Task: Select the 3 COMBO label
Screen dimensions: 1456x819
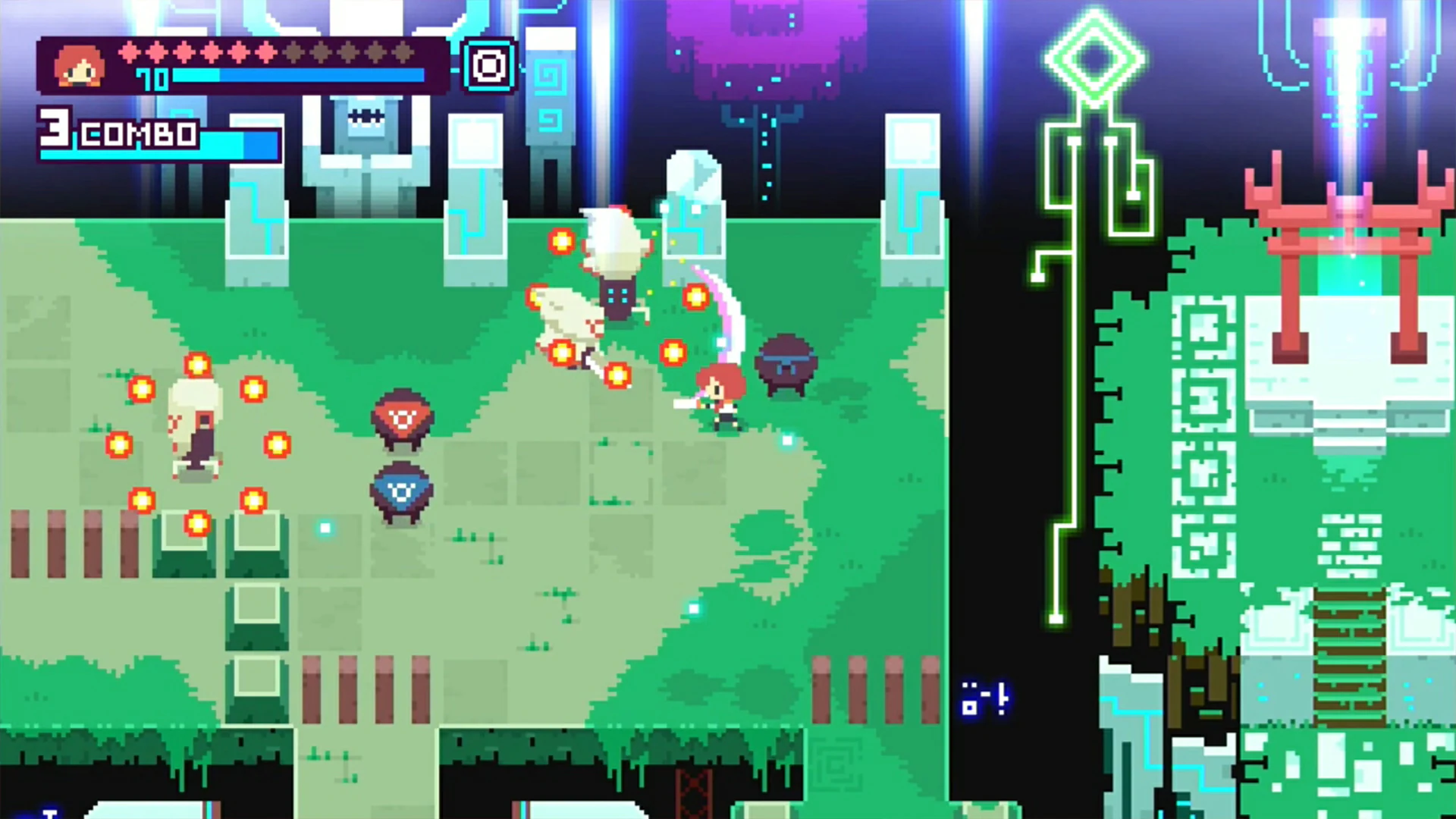Action: pyautogui.click(x=114, y=133)
